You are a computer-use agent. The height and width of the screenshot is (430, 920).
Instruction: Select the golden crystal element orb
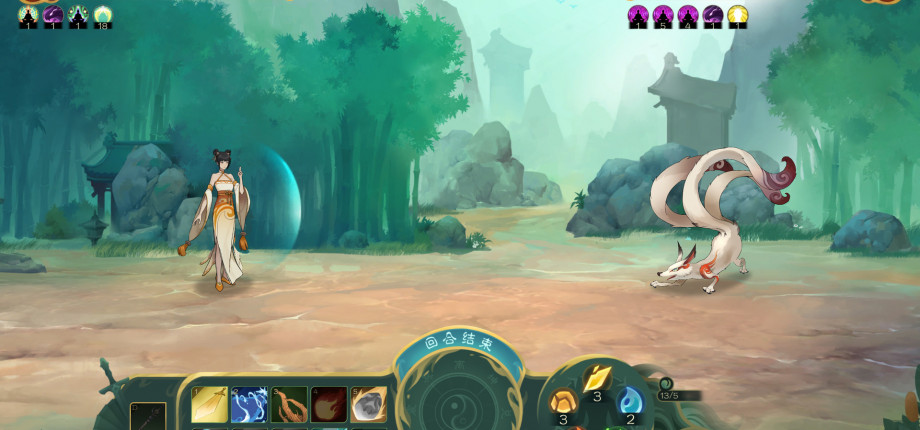click(x=597, y=380)
